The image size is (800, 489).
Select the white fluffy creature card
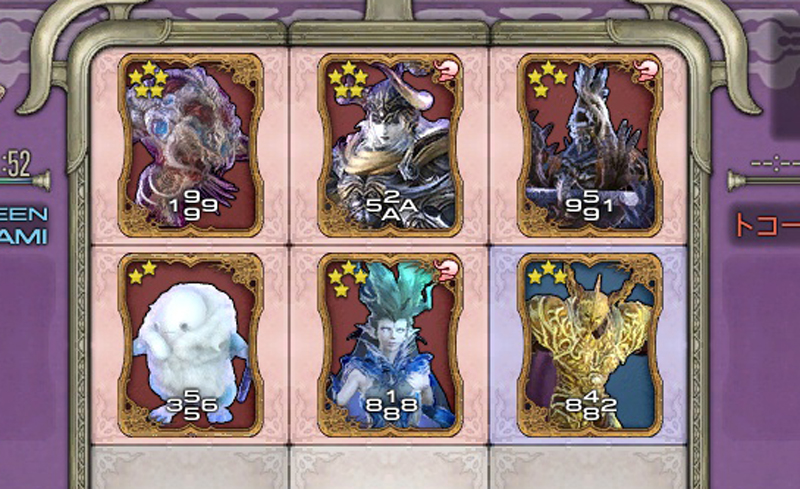click(190, 342)
